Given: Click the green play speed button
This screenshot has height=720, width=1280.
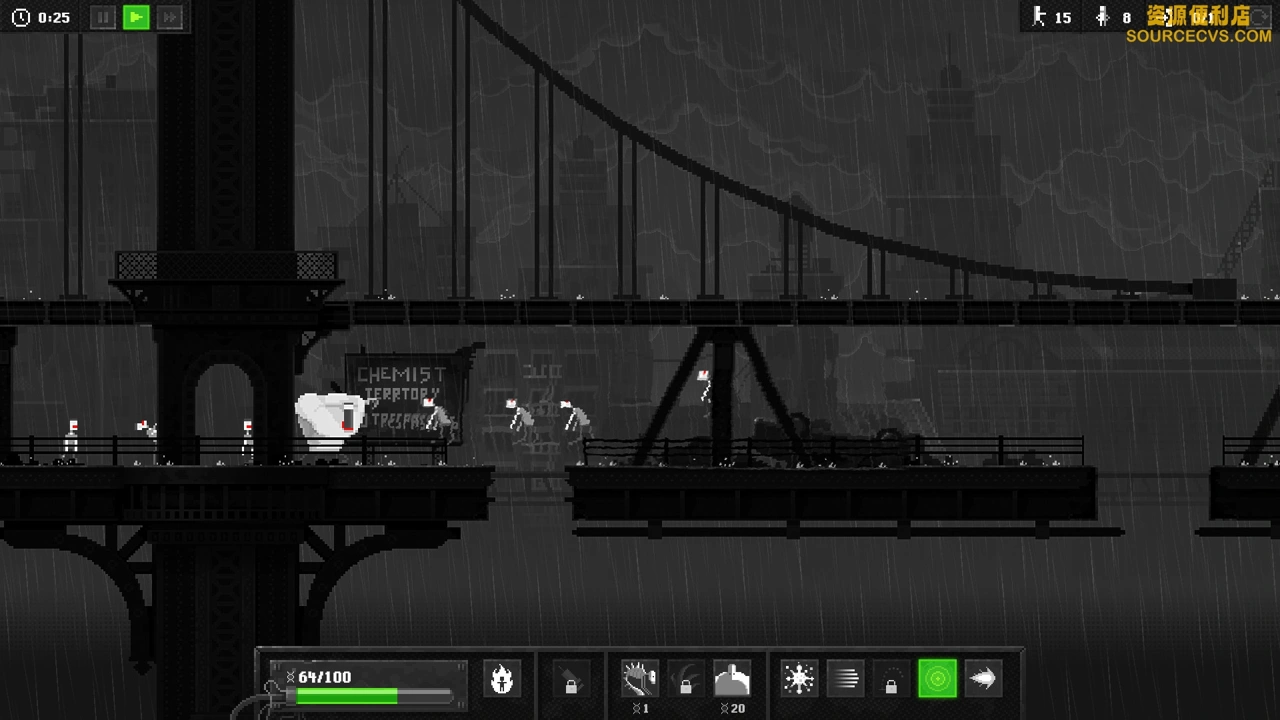Looking at the screenshot, I should coord(136,17).
